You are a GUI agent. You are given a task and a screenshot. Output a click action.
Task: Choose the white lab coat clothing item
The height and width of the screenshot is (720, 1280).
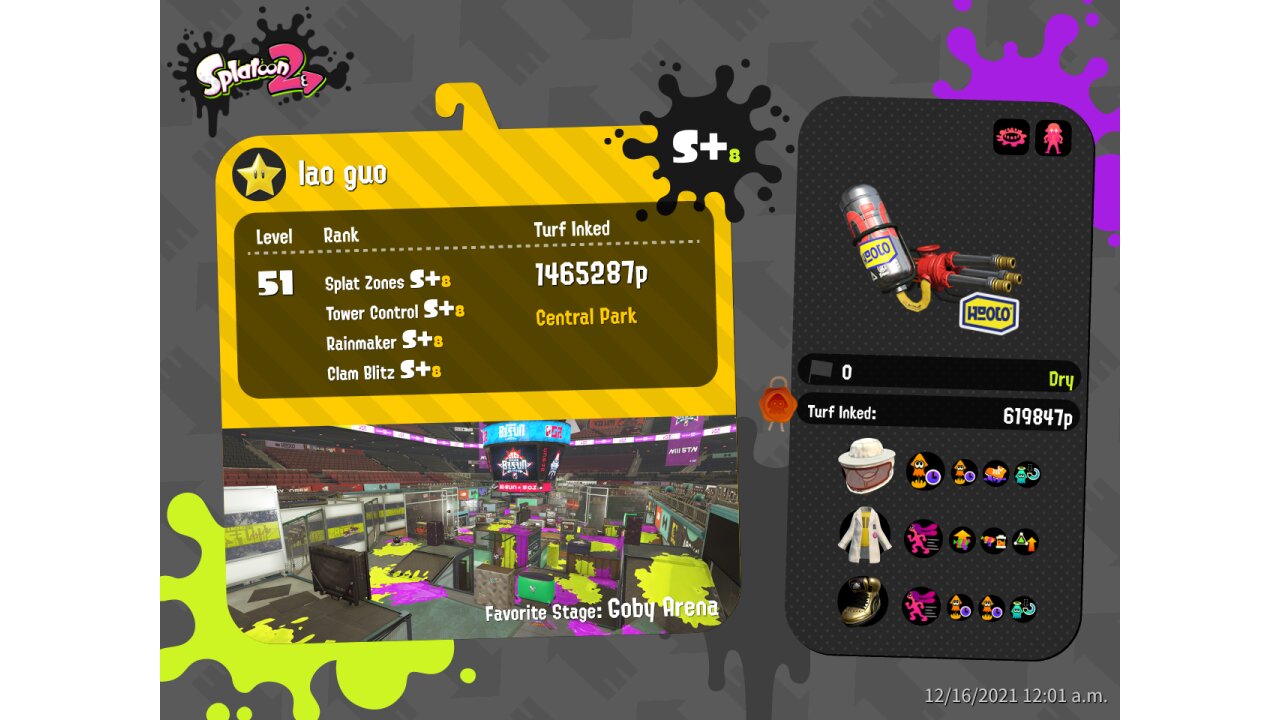[x=863, y=535]
